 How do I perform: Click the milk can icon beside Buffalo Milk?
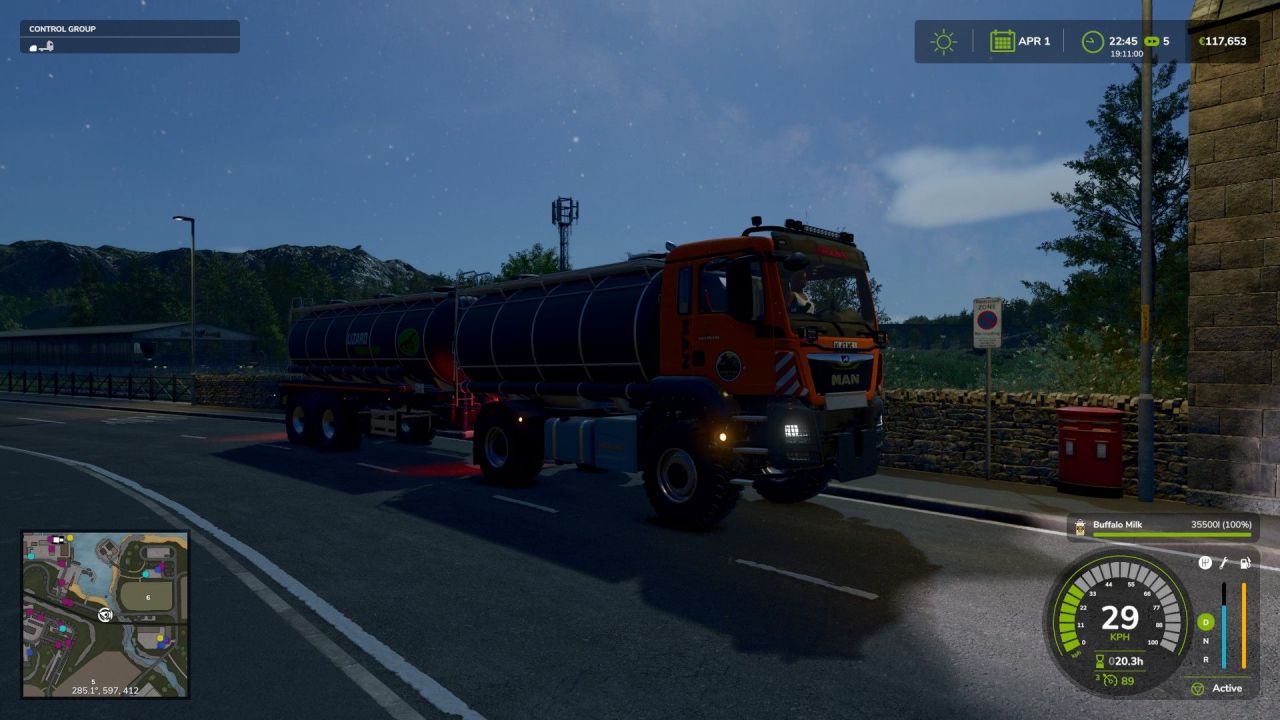click(1082, 525)
